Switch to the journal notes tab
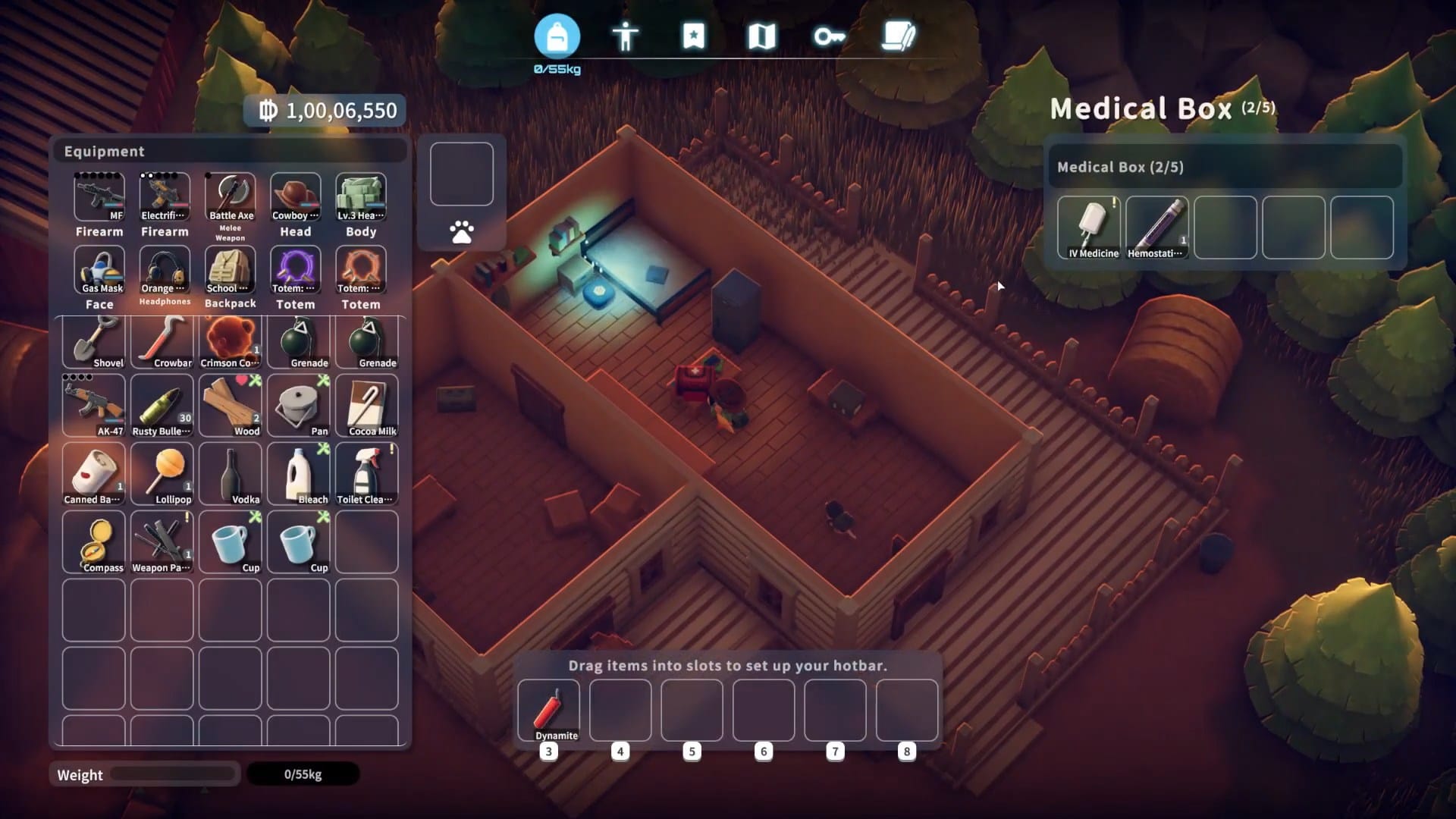 pos(899,36)
